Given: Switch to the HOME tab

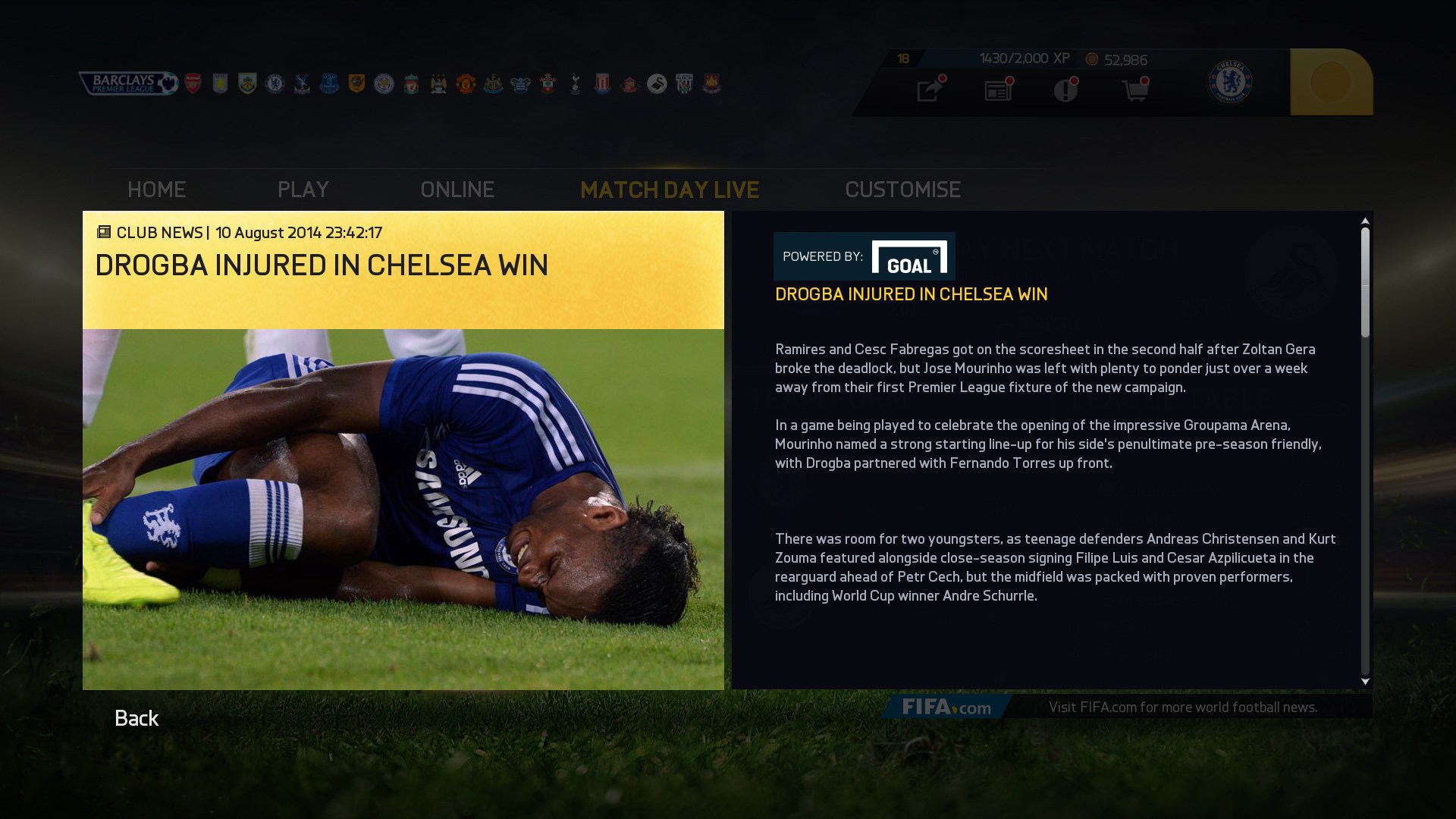Looking at the screenshot, I should coord(156,190).
